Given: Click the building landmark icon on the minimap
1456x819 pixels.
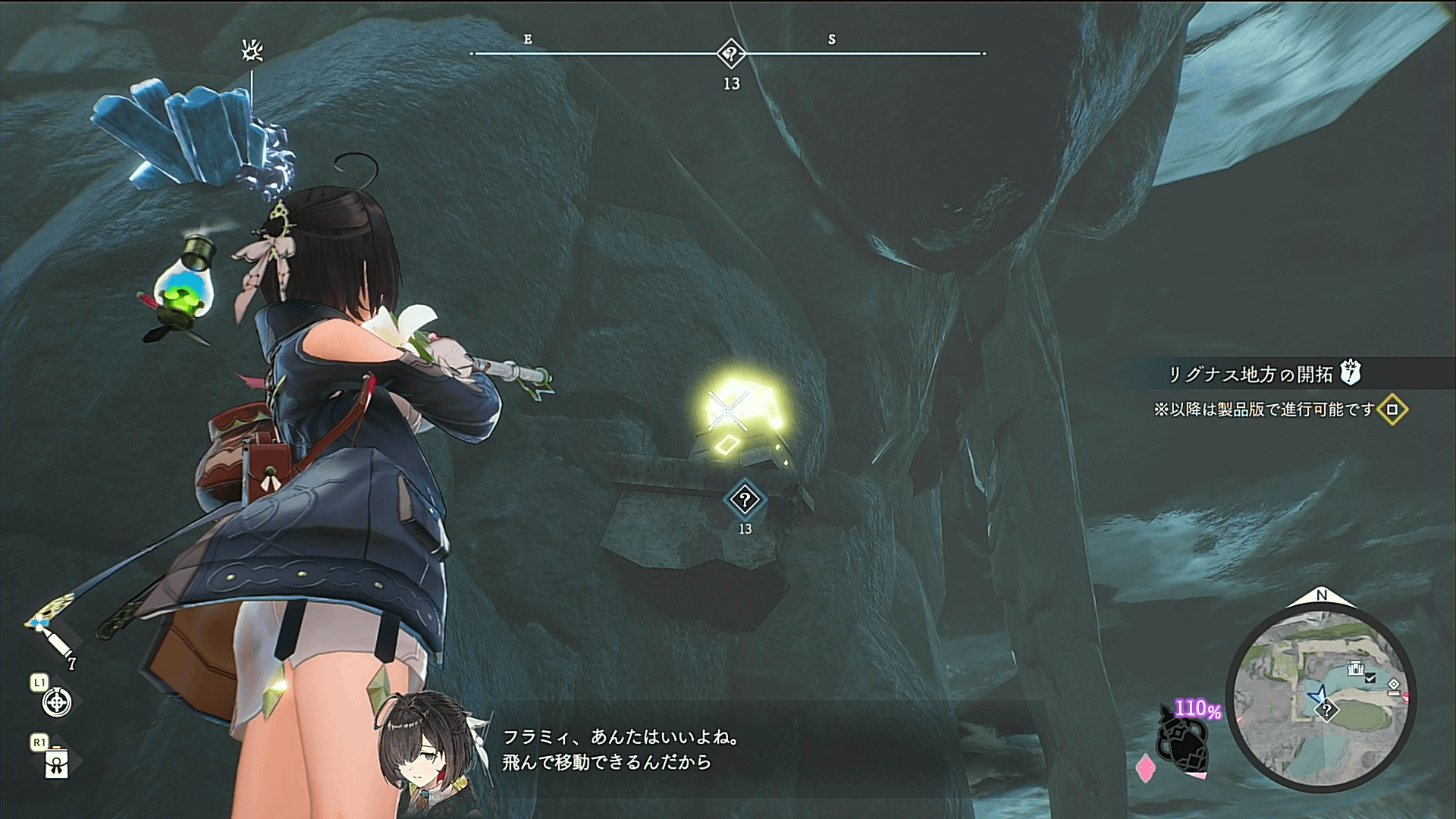Looking at the screenshot, I should click(1356, 668).
